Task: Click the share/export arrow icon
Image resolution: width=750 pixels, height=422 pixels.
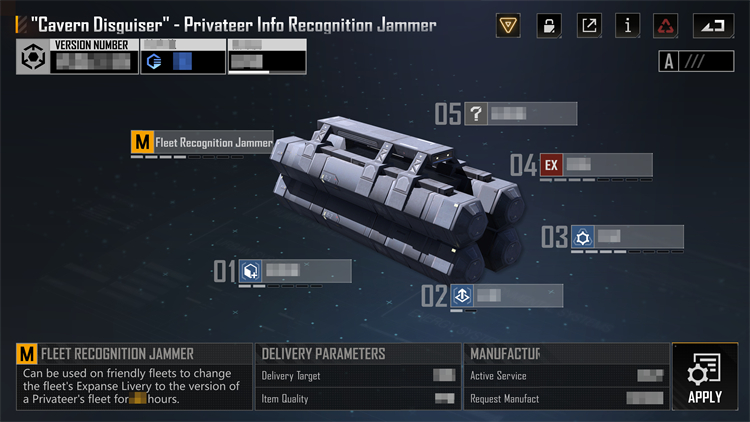Action: point(590,26)
